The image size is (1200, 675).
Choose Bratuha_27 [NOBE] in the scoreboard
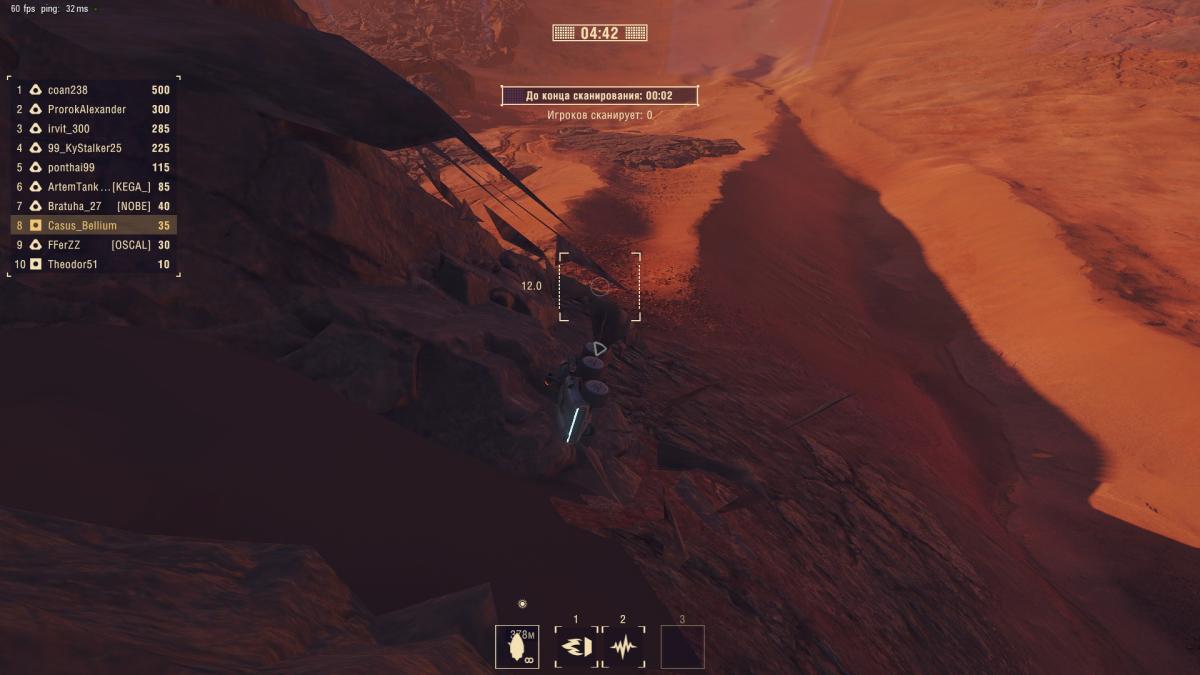93,206
